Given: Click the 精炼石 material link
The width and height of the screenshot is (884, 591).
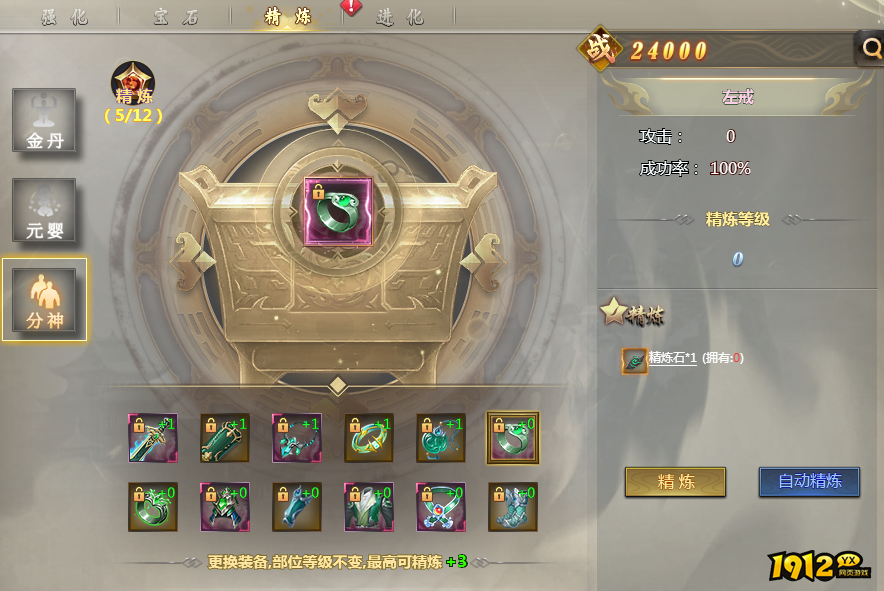Looking at the screenshot, I should click(672, 358).
